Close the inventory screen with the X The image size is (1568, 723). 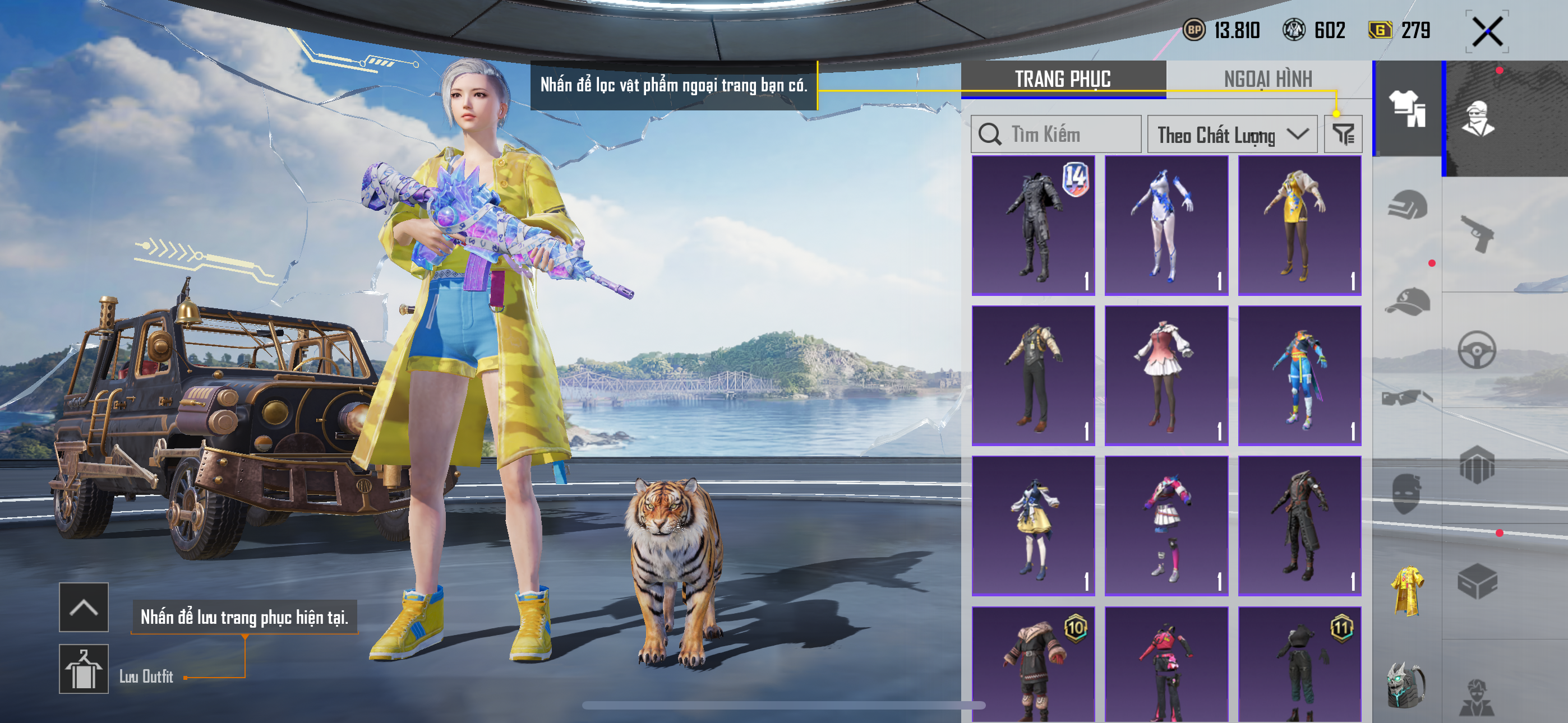1487,31
